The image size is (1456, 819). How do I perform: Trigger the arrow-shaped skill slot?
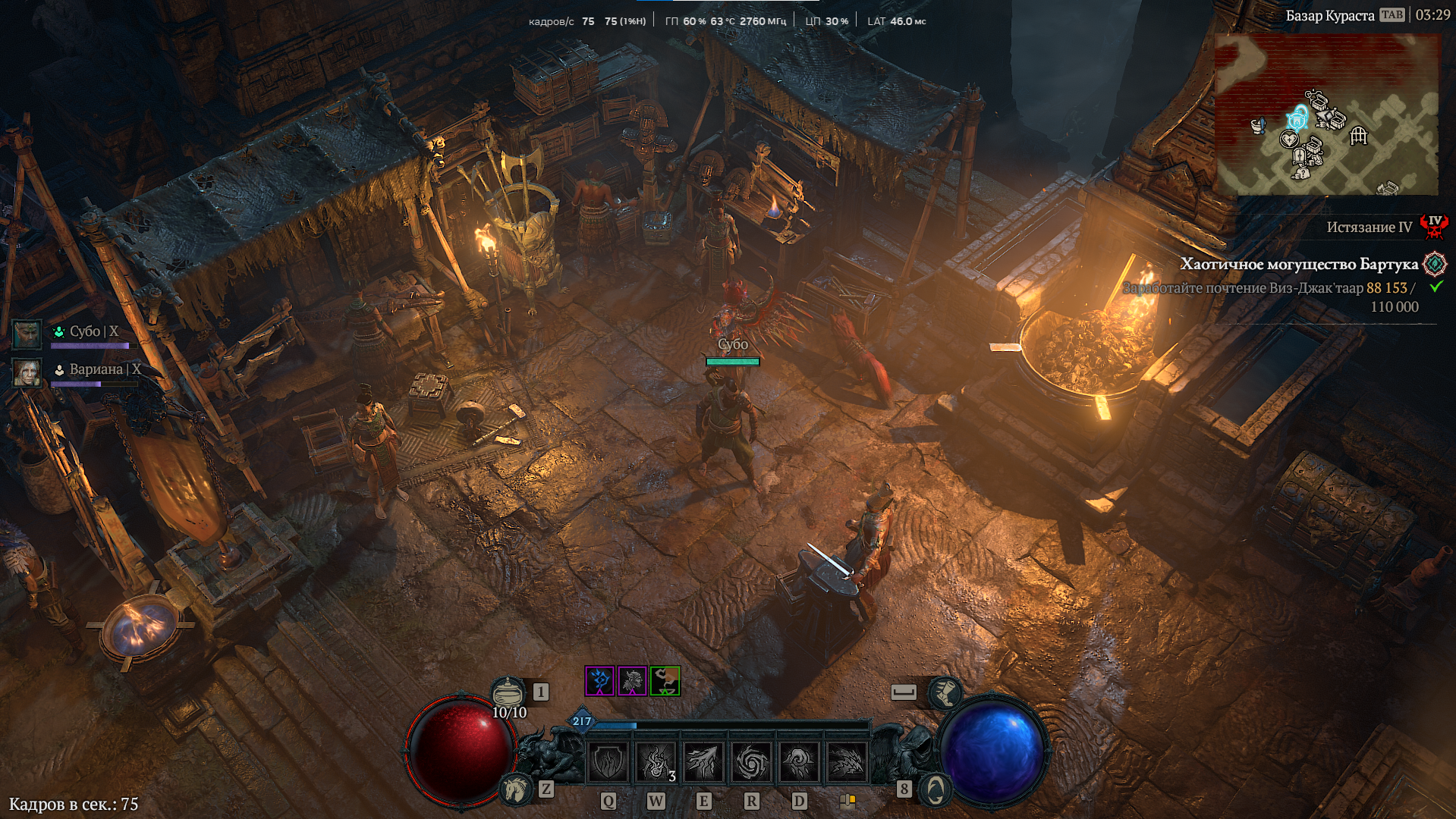coord(703,762)
